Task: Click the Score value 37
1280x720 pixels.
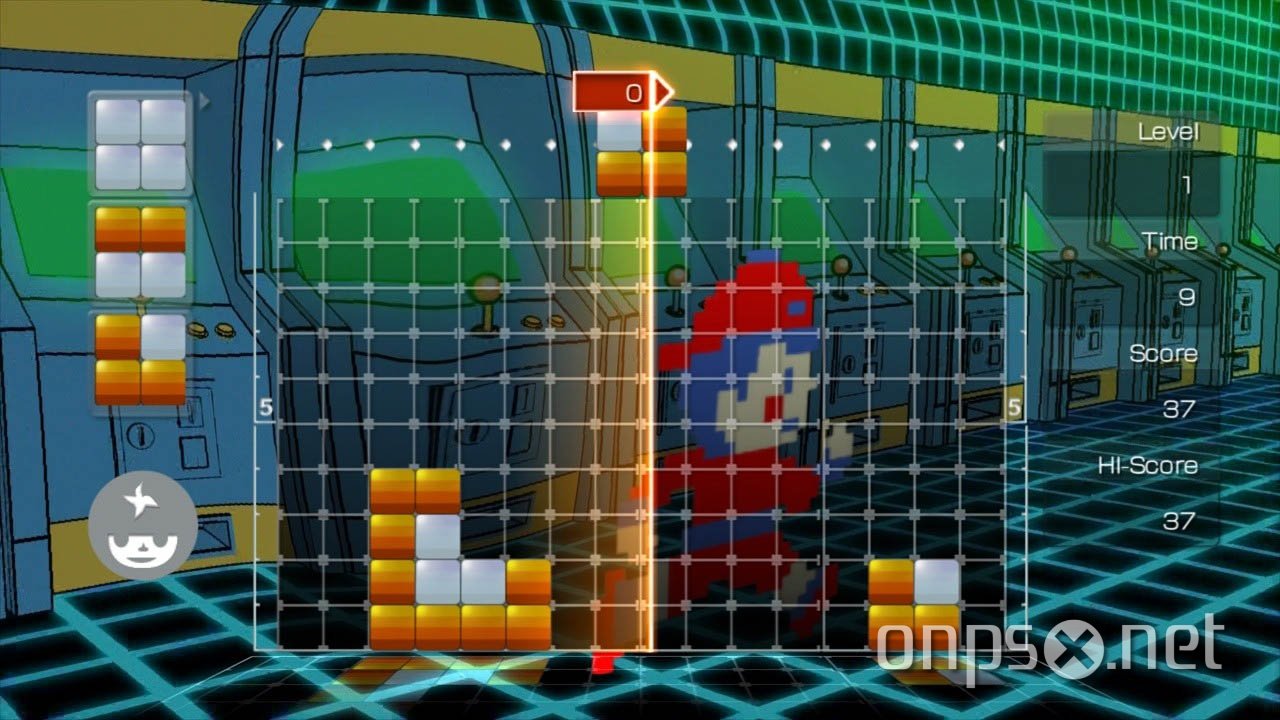Action: [x=1181, y=407]
